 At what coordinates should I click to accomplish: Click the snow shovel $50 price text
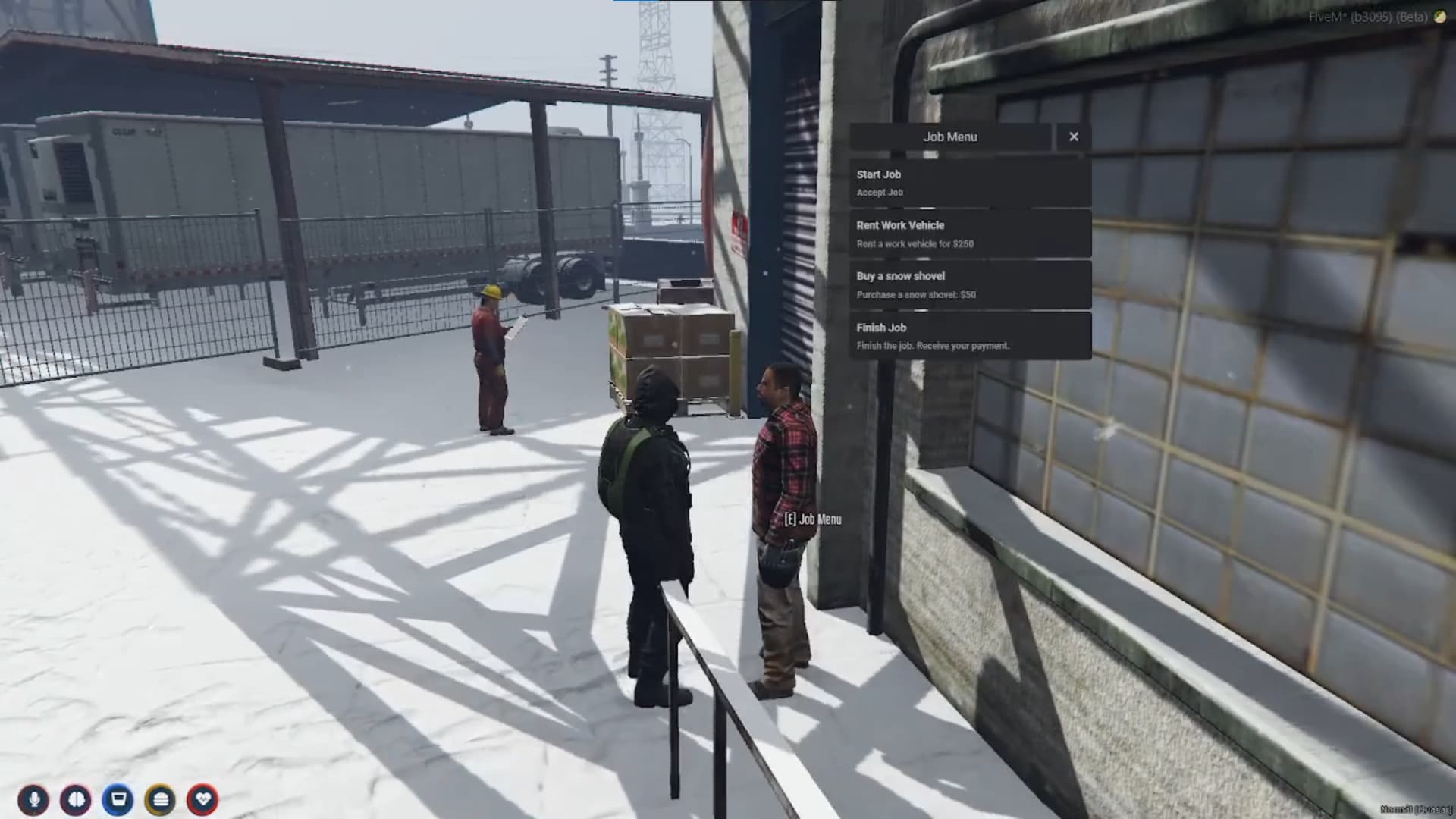click(916, 295)
